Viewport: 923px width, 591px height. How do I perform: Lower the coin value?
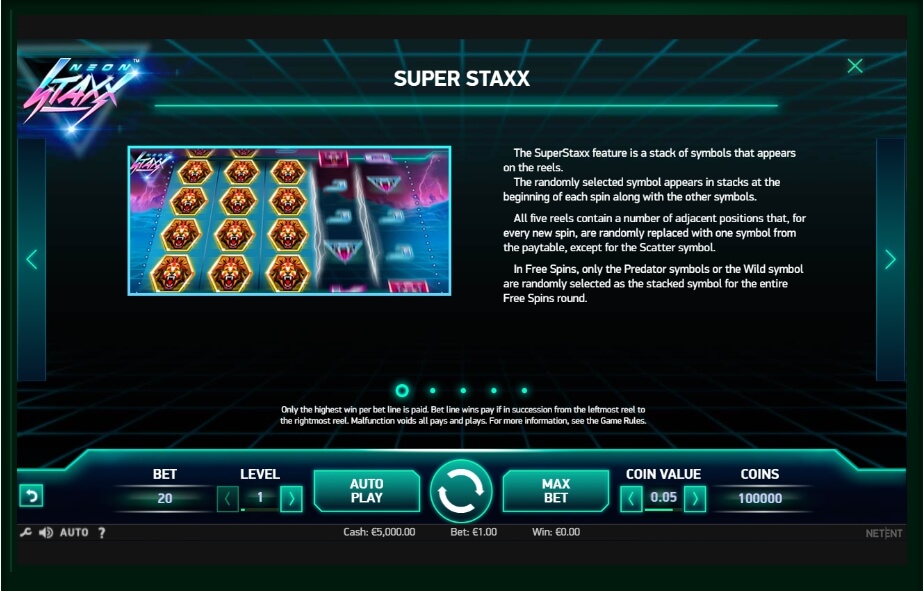tap(631, 498)
